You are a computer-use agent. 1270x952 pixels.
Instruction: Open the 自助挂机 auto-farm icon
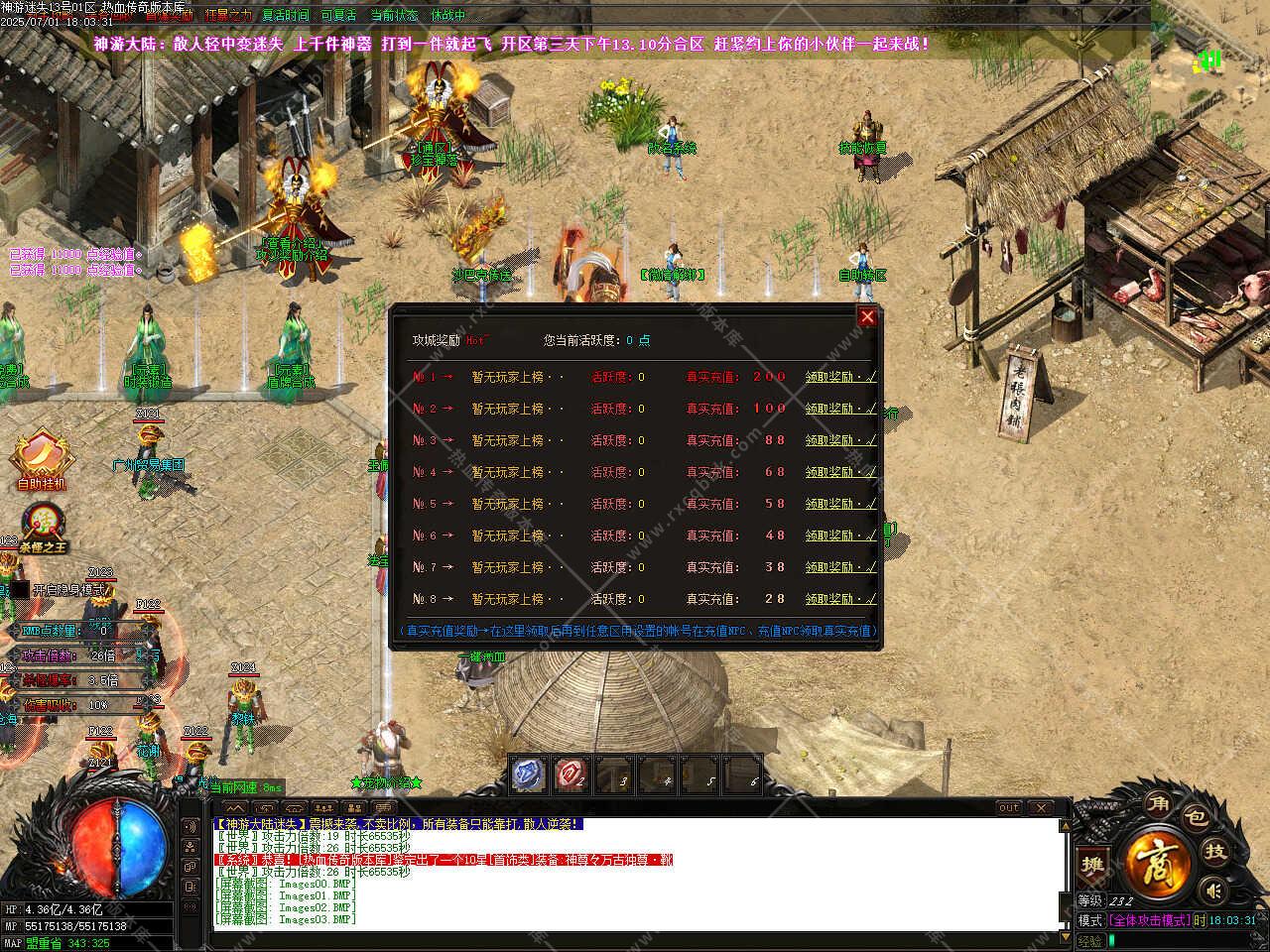coord(41,457)
